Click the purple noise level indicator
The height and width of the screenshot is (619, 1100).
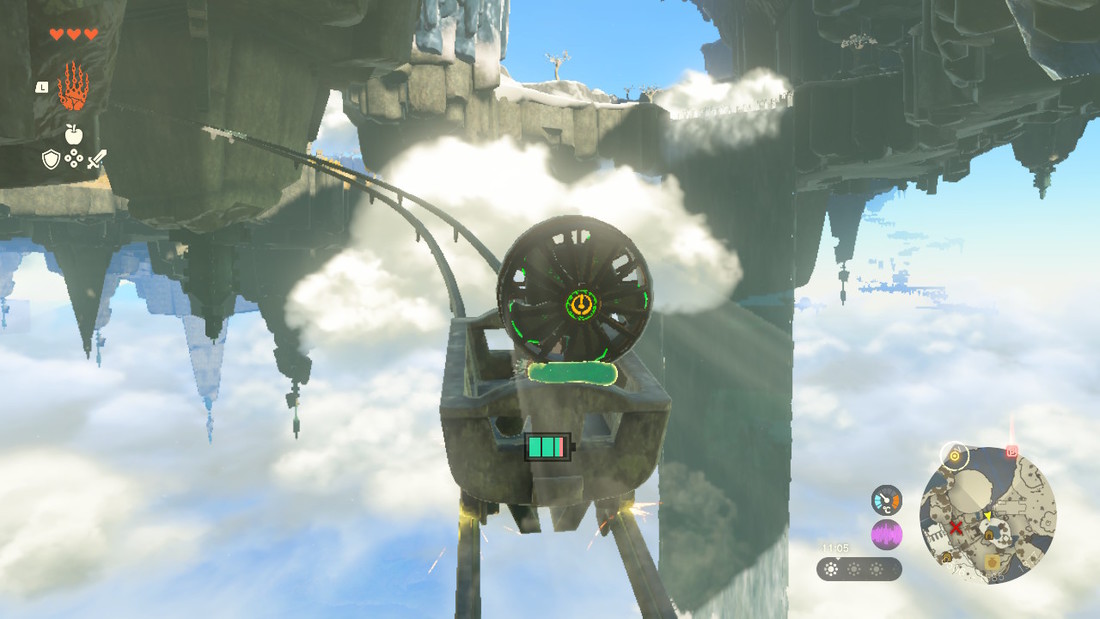coord(886,534)
